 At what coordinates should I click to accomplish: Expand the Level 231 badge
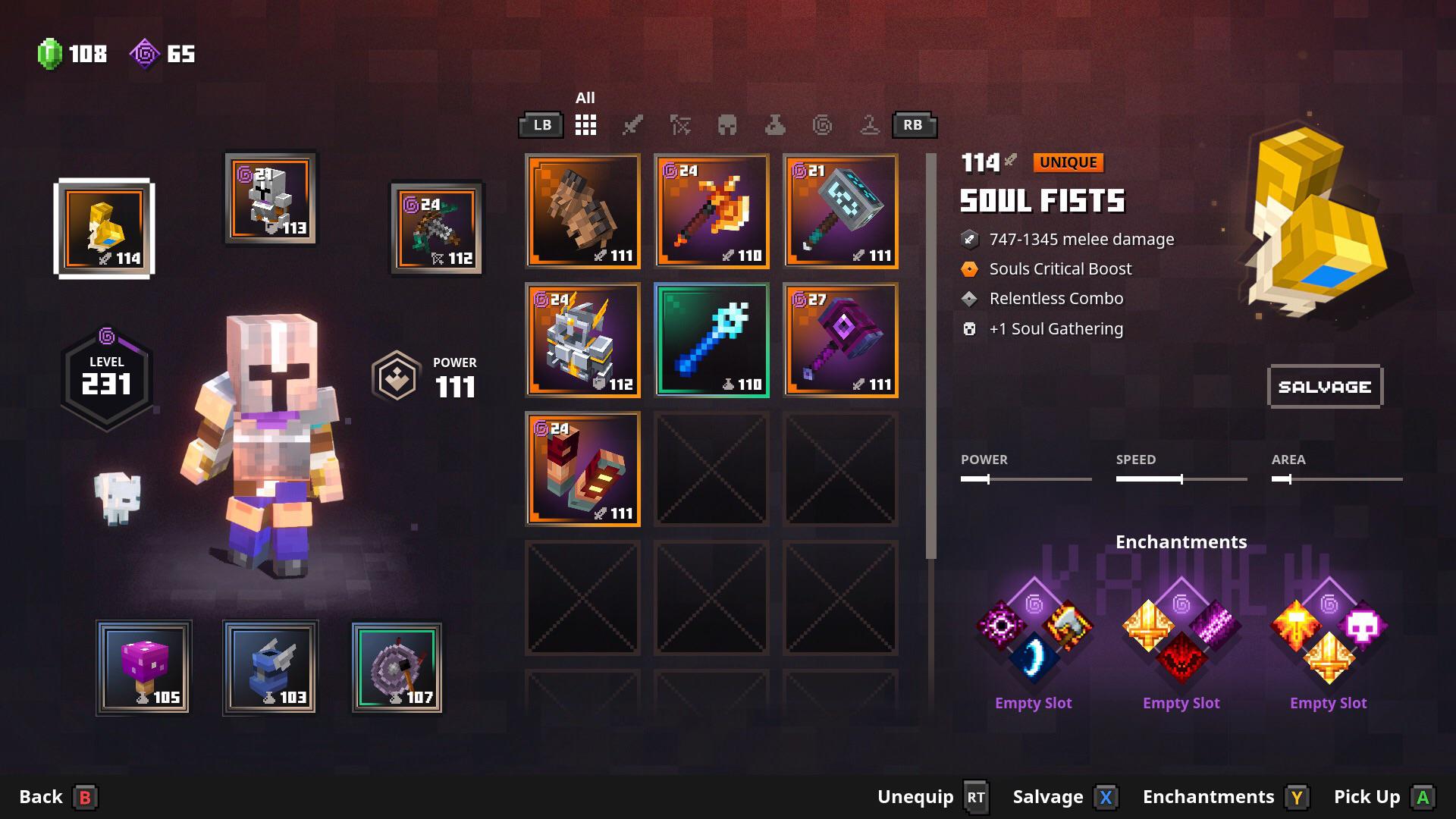click(106, 377)
